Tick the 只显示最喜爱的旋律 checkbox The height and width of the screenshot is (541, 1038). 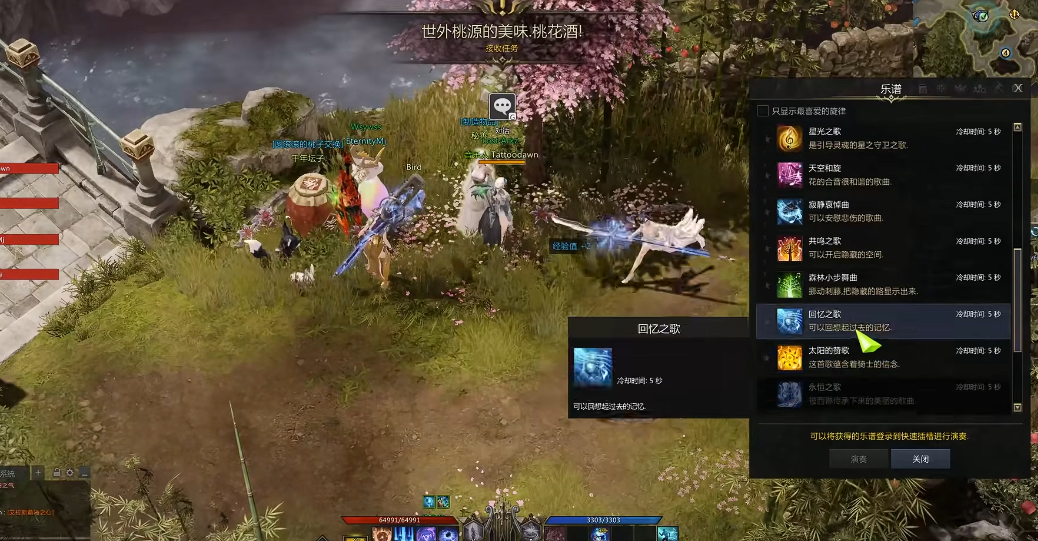pyautogui.click(x=764, y=111)
